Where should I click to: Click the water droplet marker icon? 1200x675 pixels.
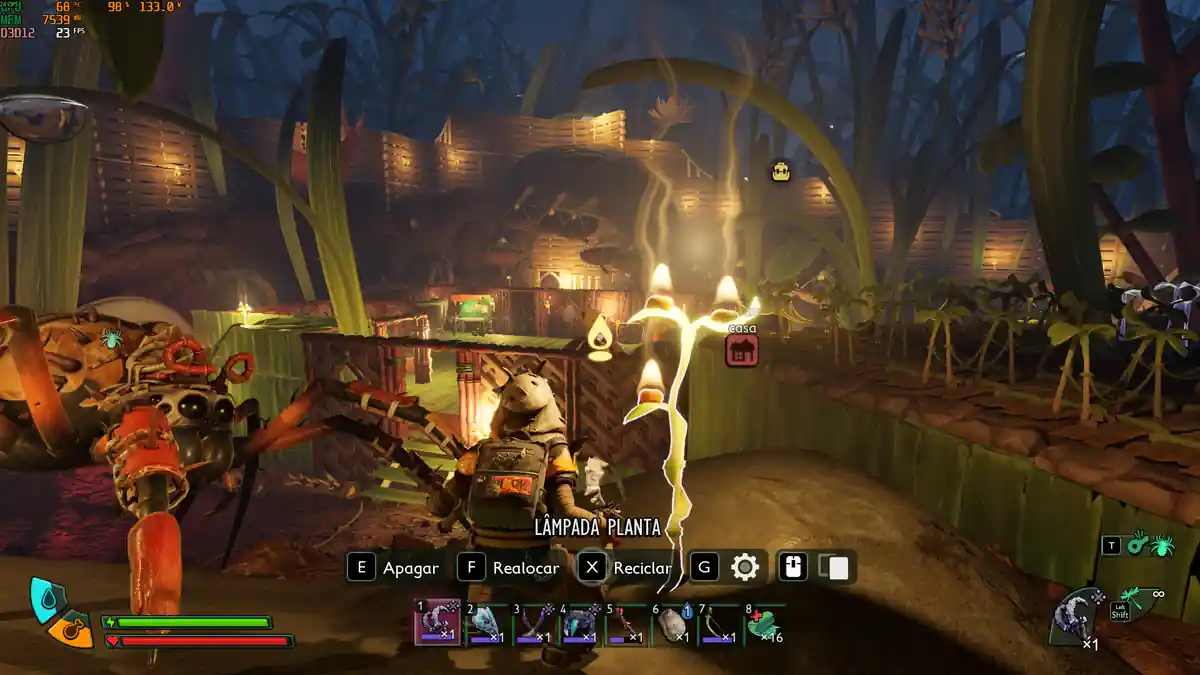coord(599,334)
